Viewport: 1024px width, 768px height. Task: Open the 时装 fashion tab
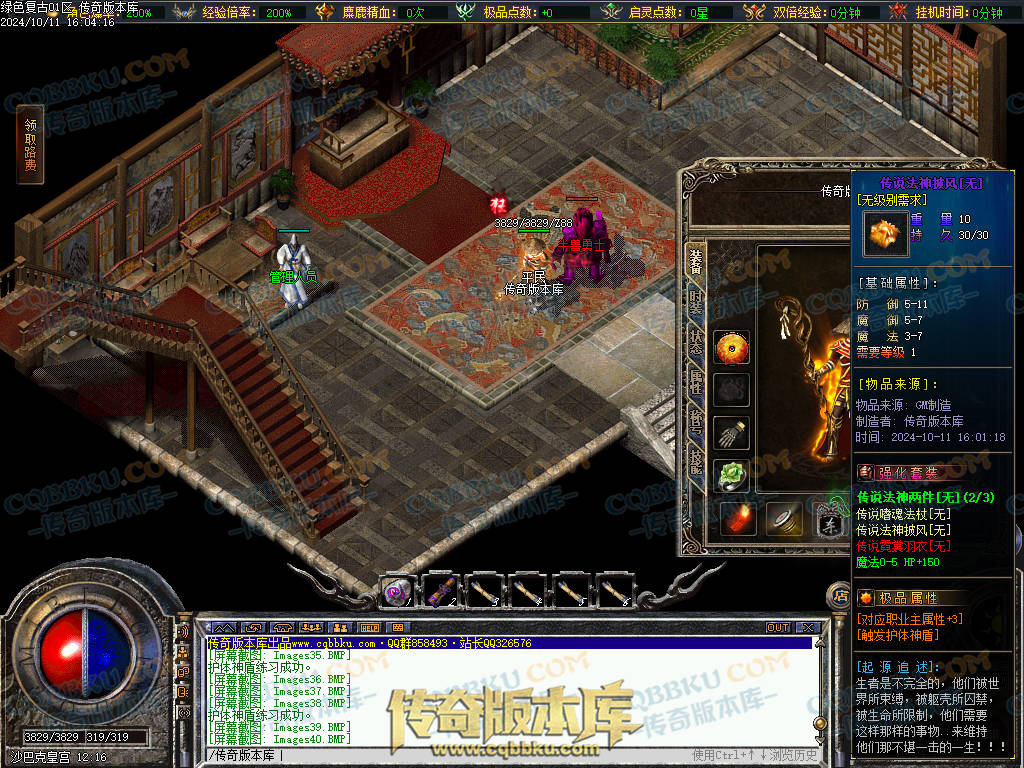(695, 300)
